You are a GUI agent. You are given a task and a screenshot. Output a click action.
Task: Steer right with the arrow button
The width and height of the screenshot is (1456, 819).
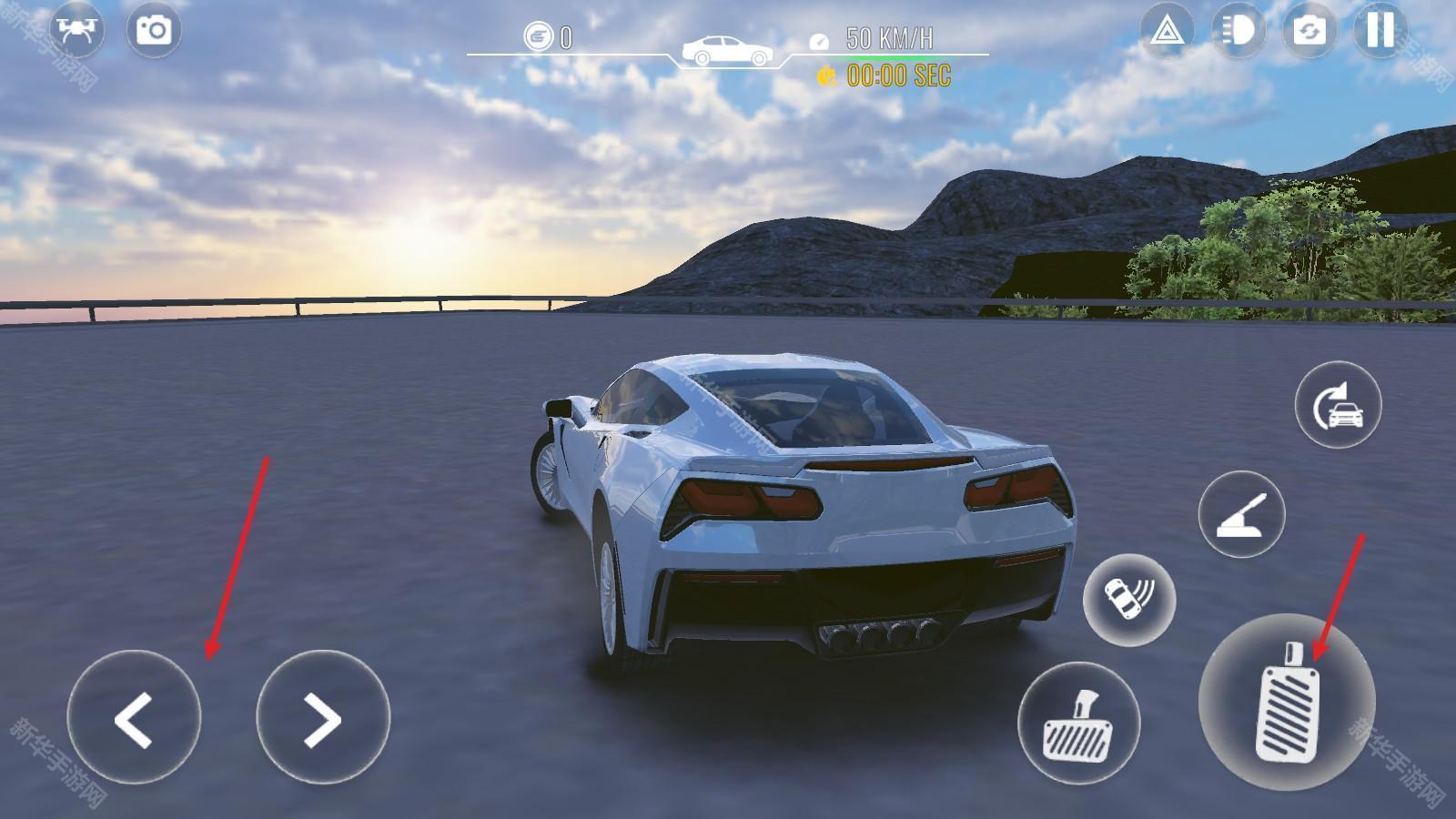click(x=323, y=718)
